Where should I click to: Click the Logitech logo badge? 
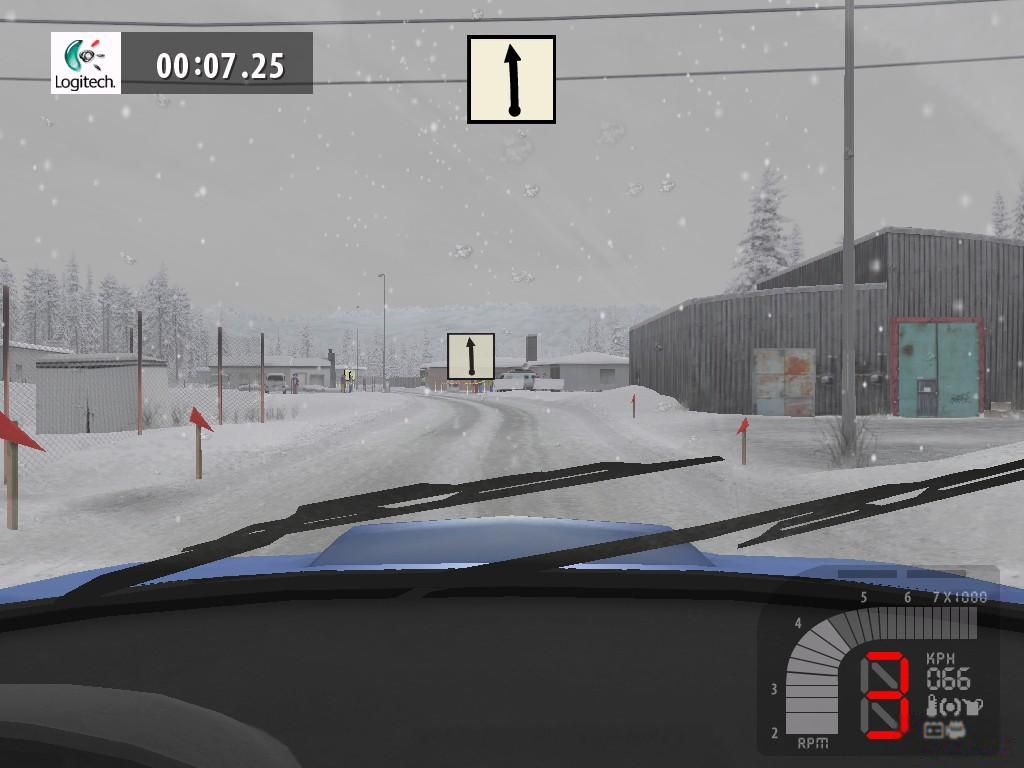(x=86, y=63)
